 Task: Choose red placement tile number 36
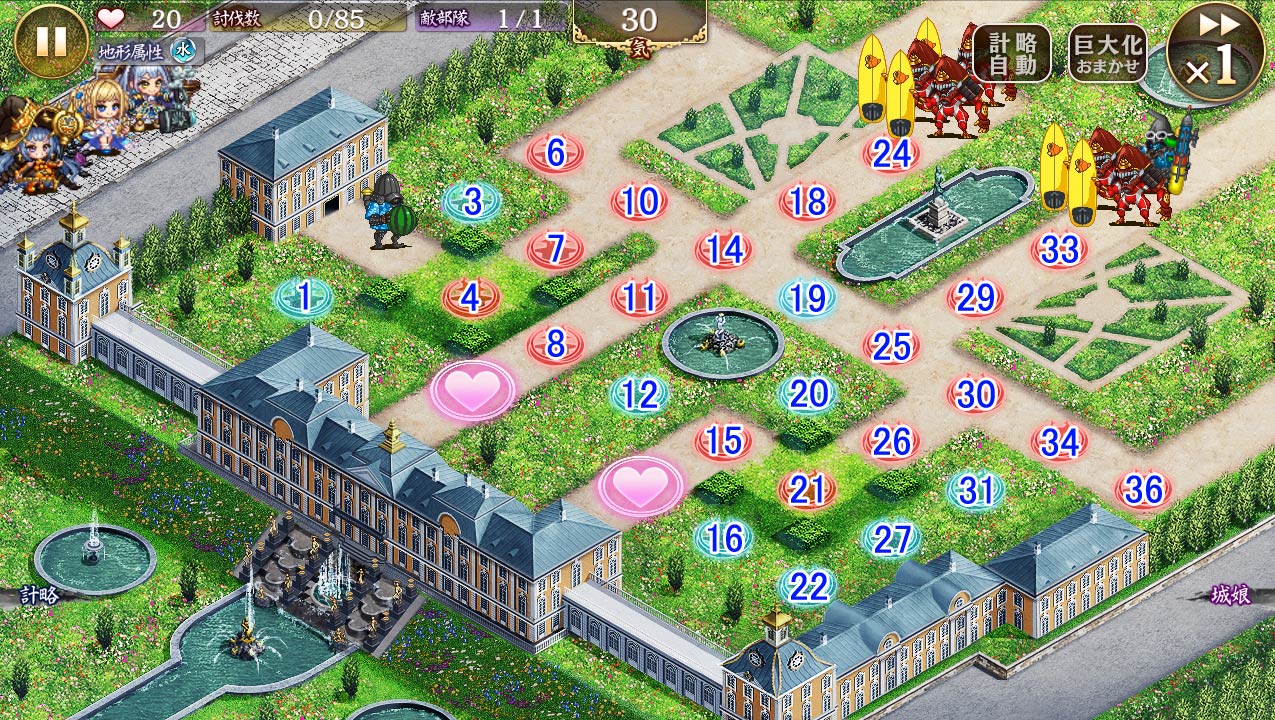pyautogui.click(x=1144, y=489)
